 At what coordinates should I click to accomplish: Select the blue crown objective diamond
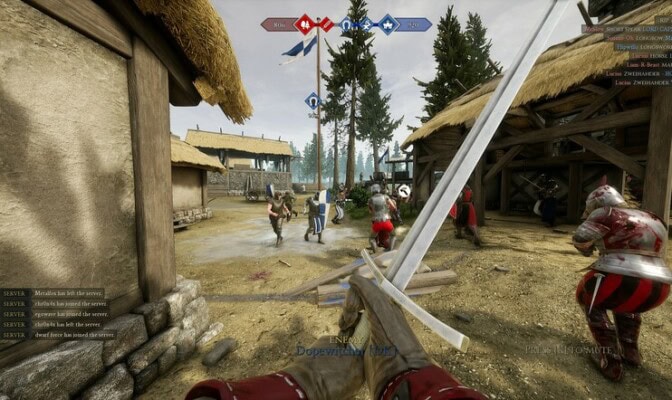[x=387, y=25]
